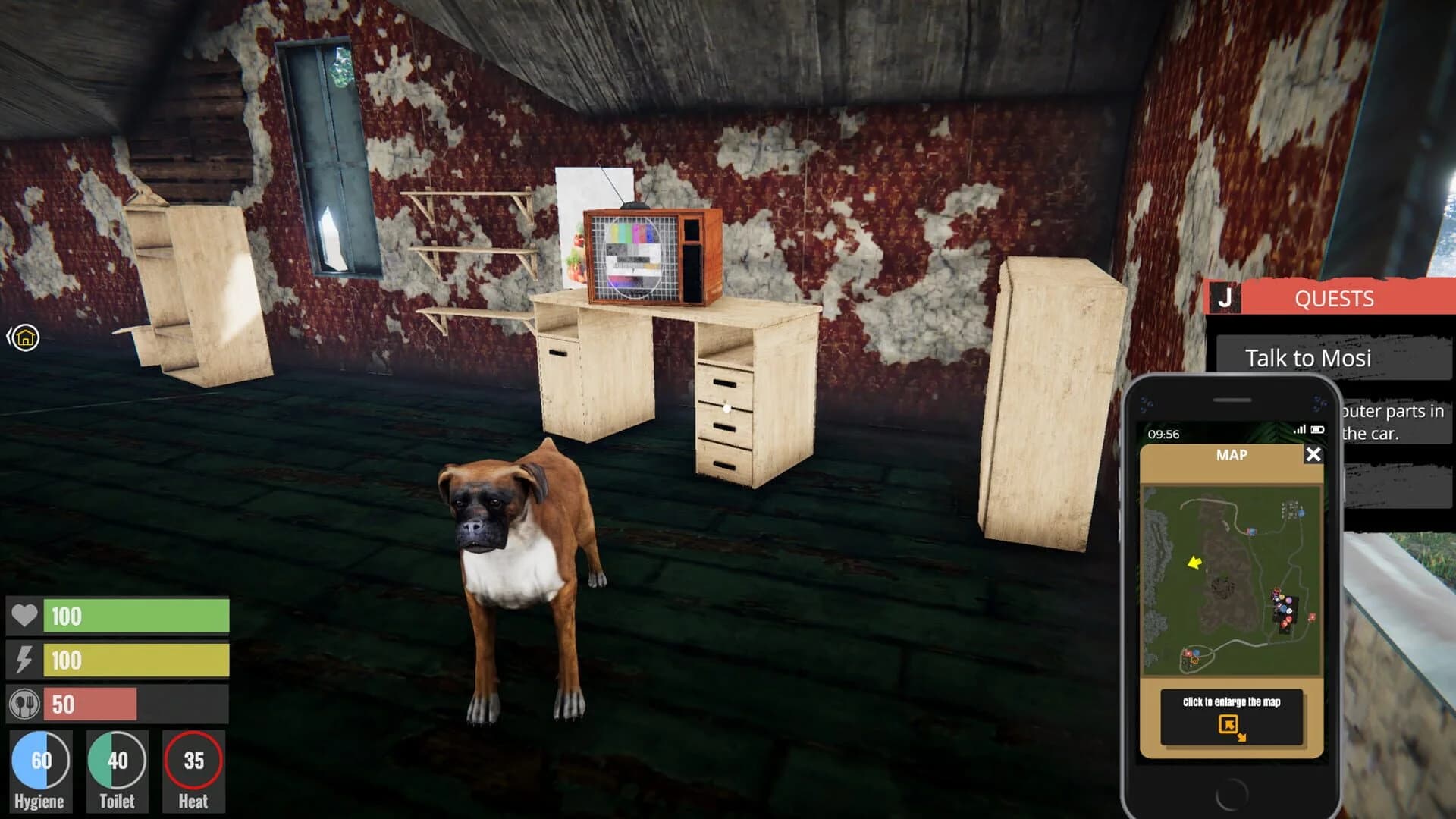Click the spoon and fork hunger icon
The image size is (1456, 819).
click(x=24, y=703)
